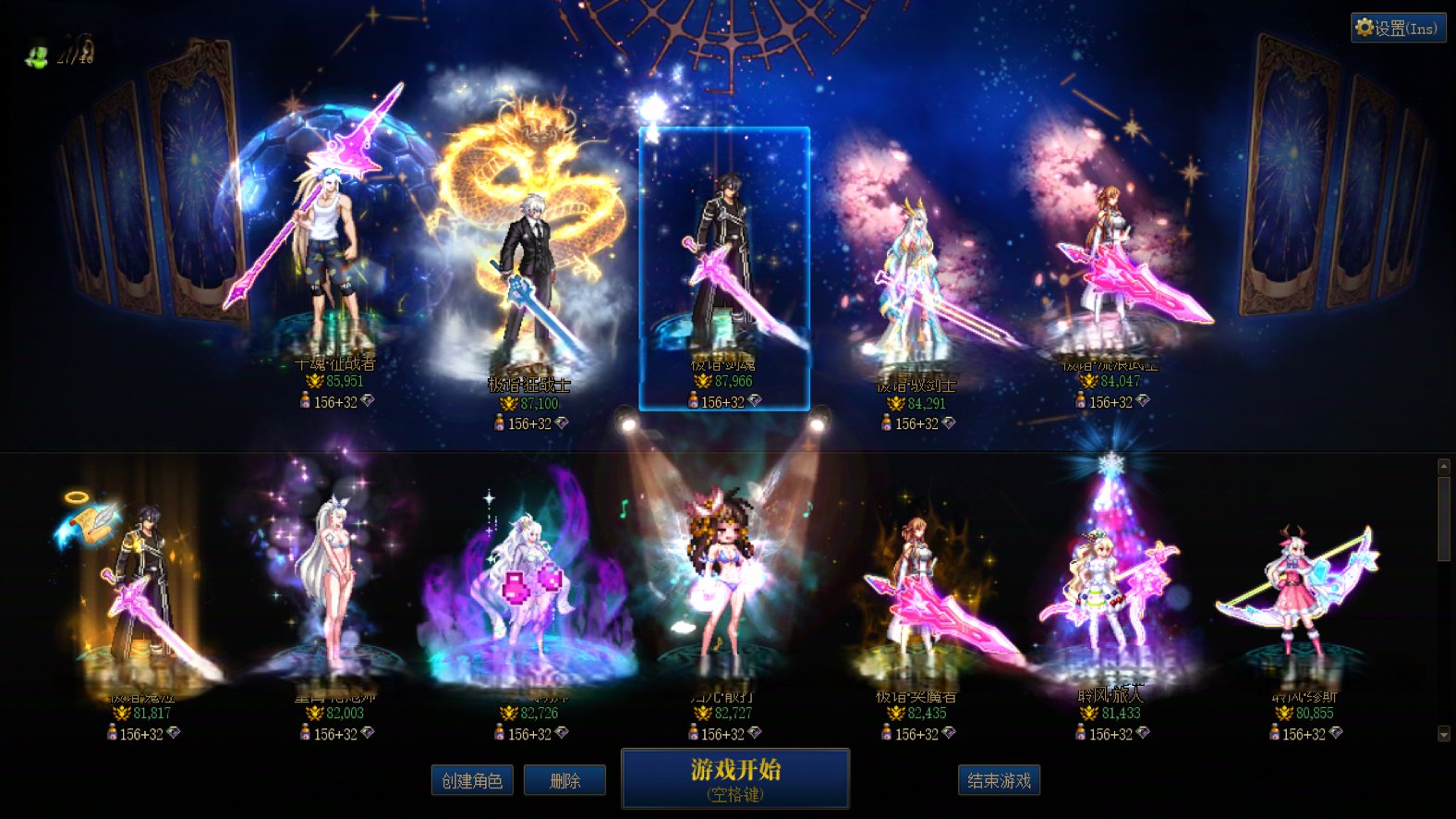Image resolution: width=1456 pixels, height=819 pixels.
Task: Click the fatigue potion icon under 聆风·旅人
Action: pyautogui.click(x=1078, y=733)
